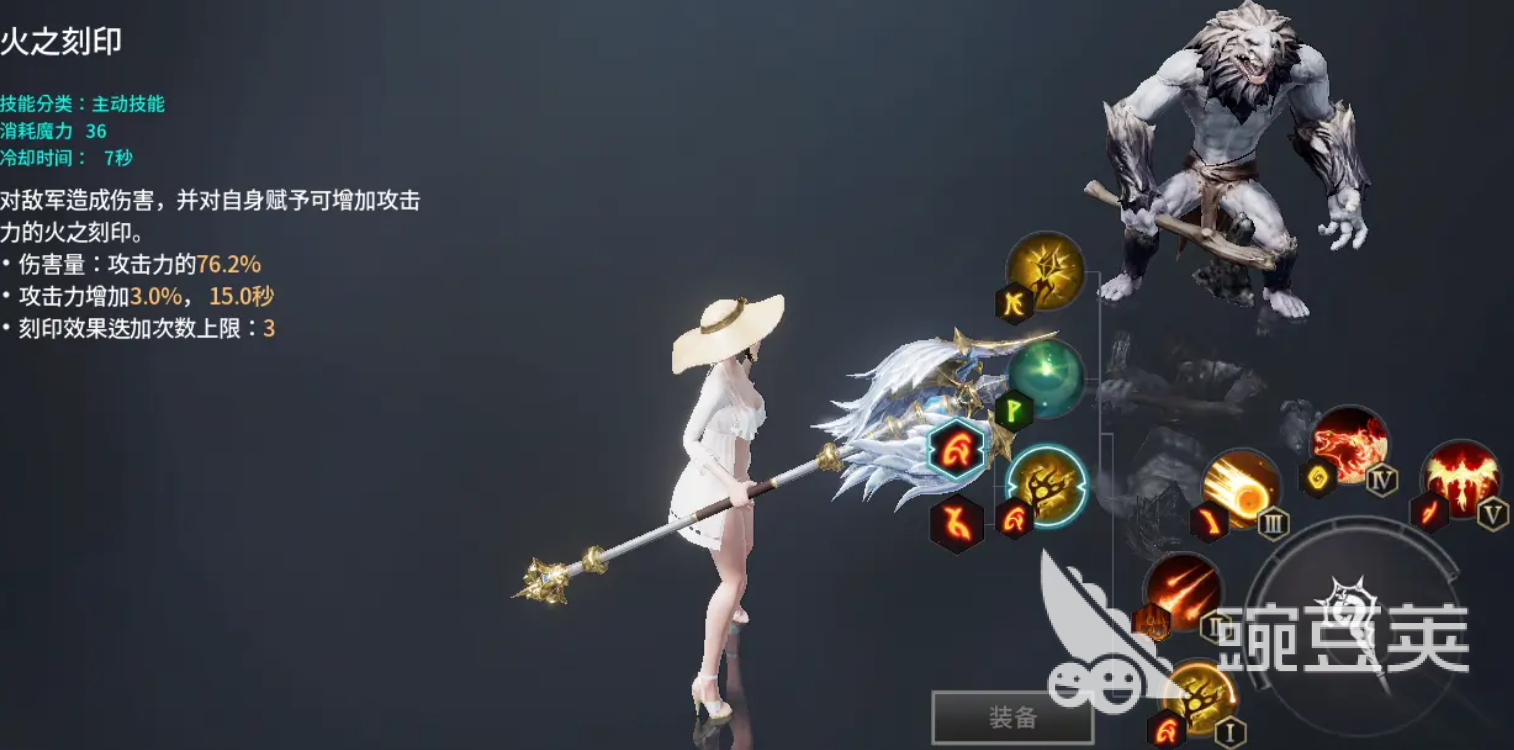The height and width of the screenshot is (750, 1514).
Task: Select the highlighted 火之刻印 fire mark skill icon
Action: (1045, 490)
